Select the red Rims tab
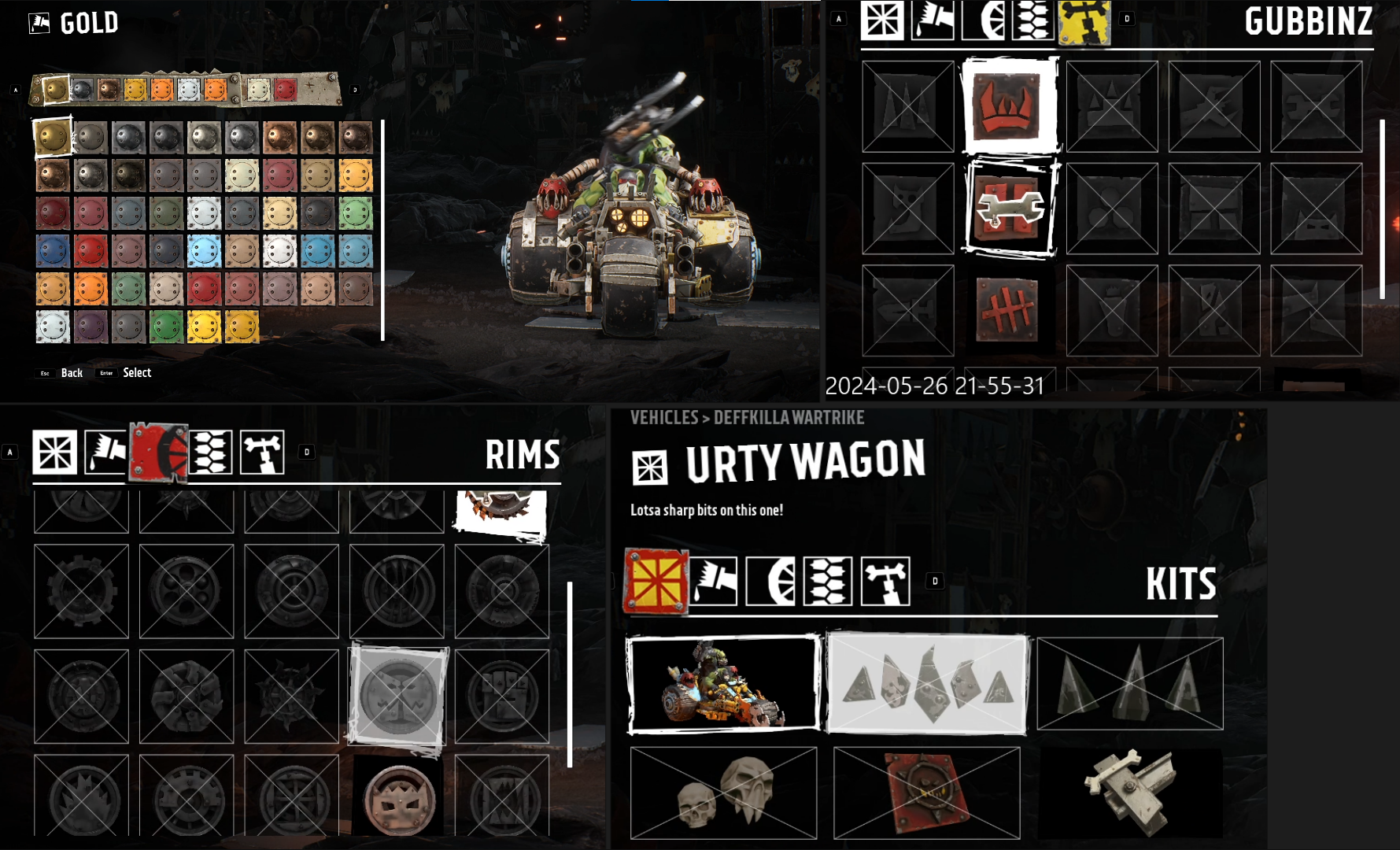The width and height of the screenshot is (1400, 850). [158, 453]
